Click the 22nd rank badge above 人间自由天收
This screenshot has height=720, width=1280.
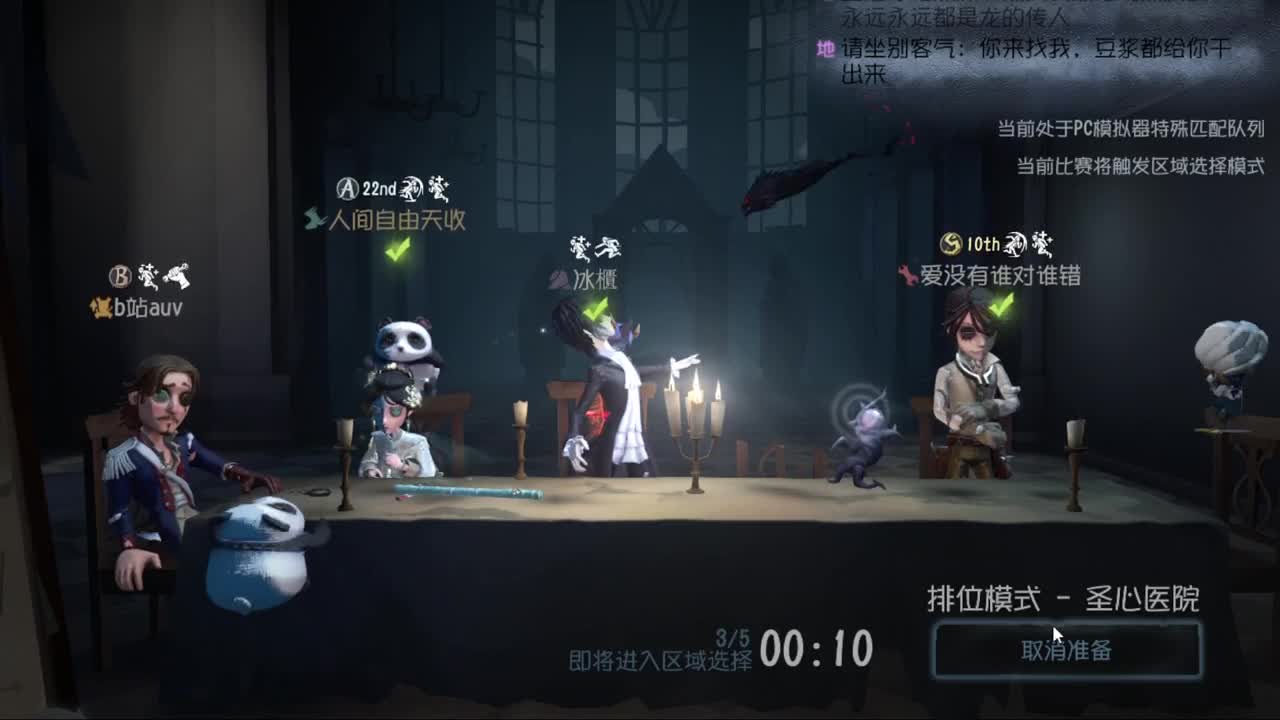tap(360, 188)
